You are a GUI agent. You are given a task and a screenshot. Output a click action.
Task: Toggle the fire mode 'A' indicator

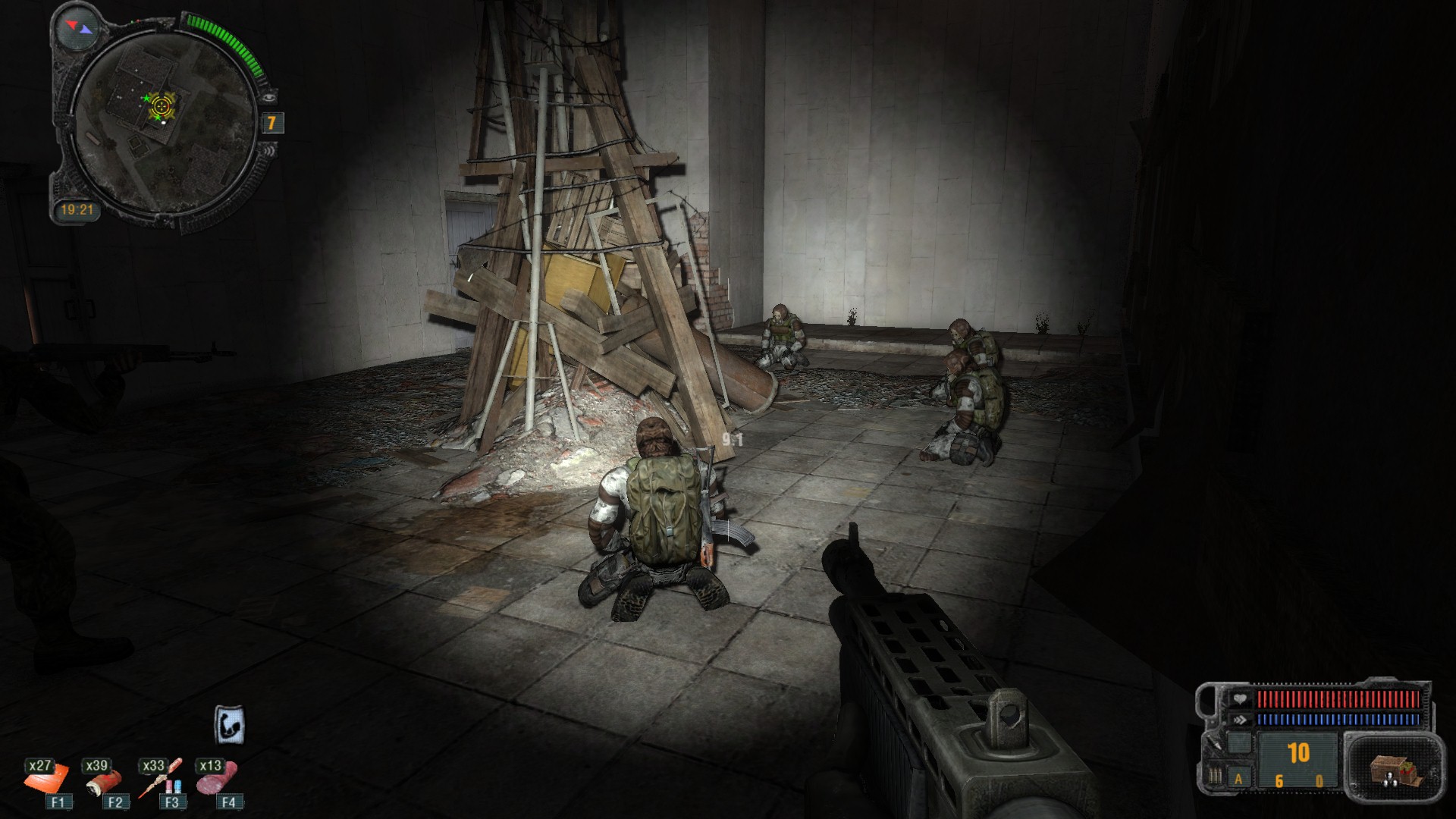click(1239, 778)
